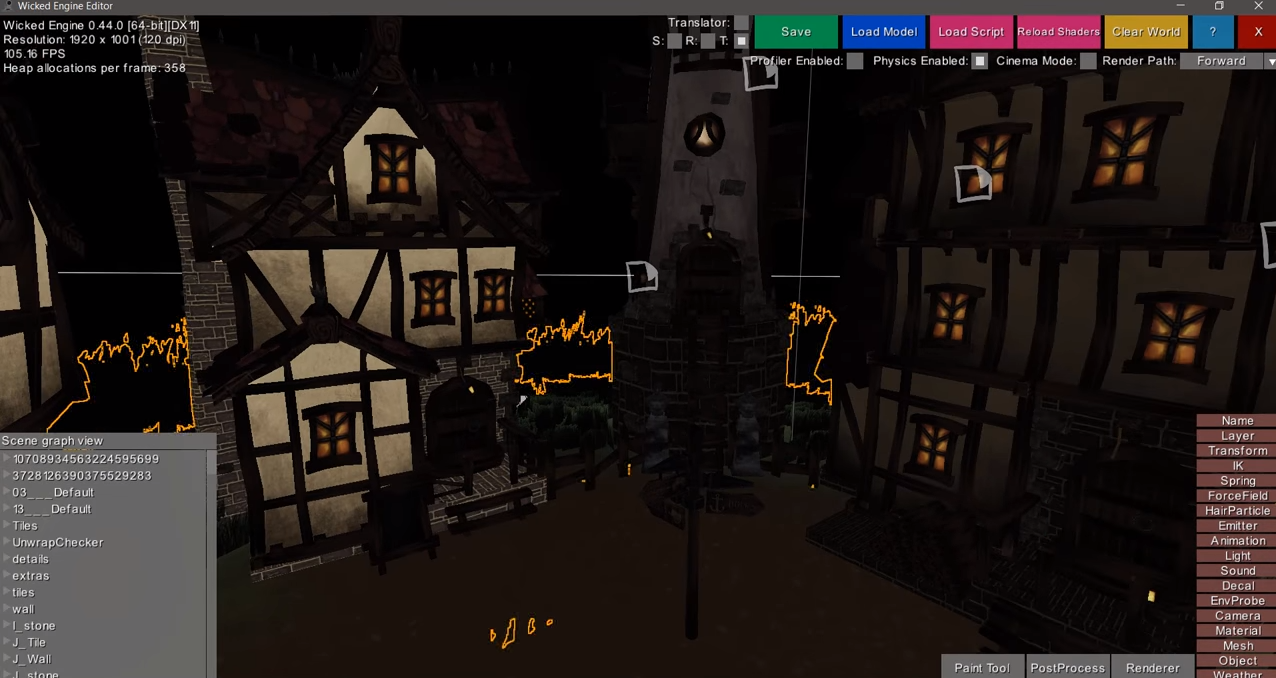Open the Material component panel

pyautogui.click(x=1237, y=631)
